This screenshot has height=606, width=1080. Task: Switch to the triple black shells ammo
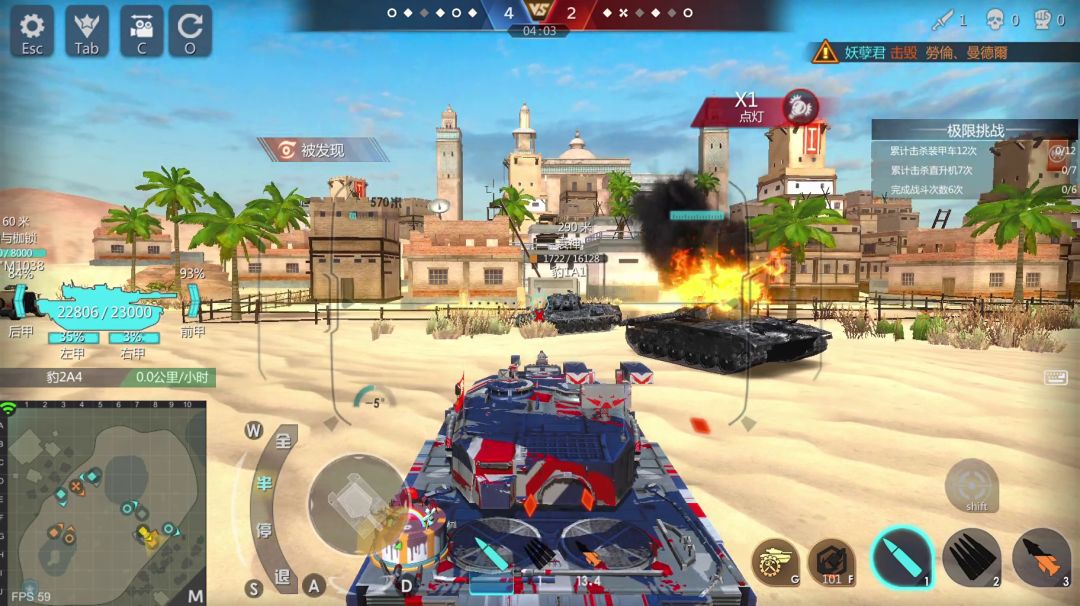[x=971, y=557]
